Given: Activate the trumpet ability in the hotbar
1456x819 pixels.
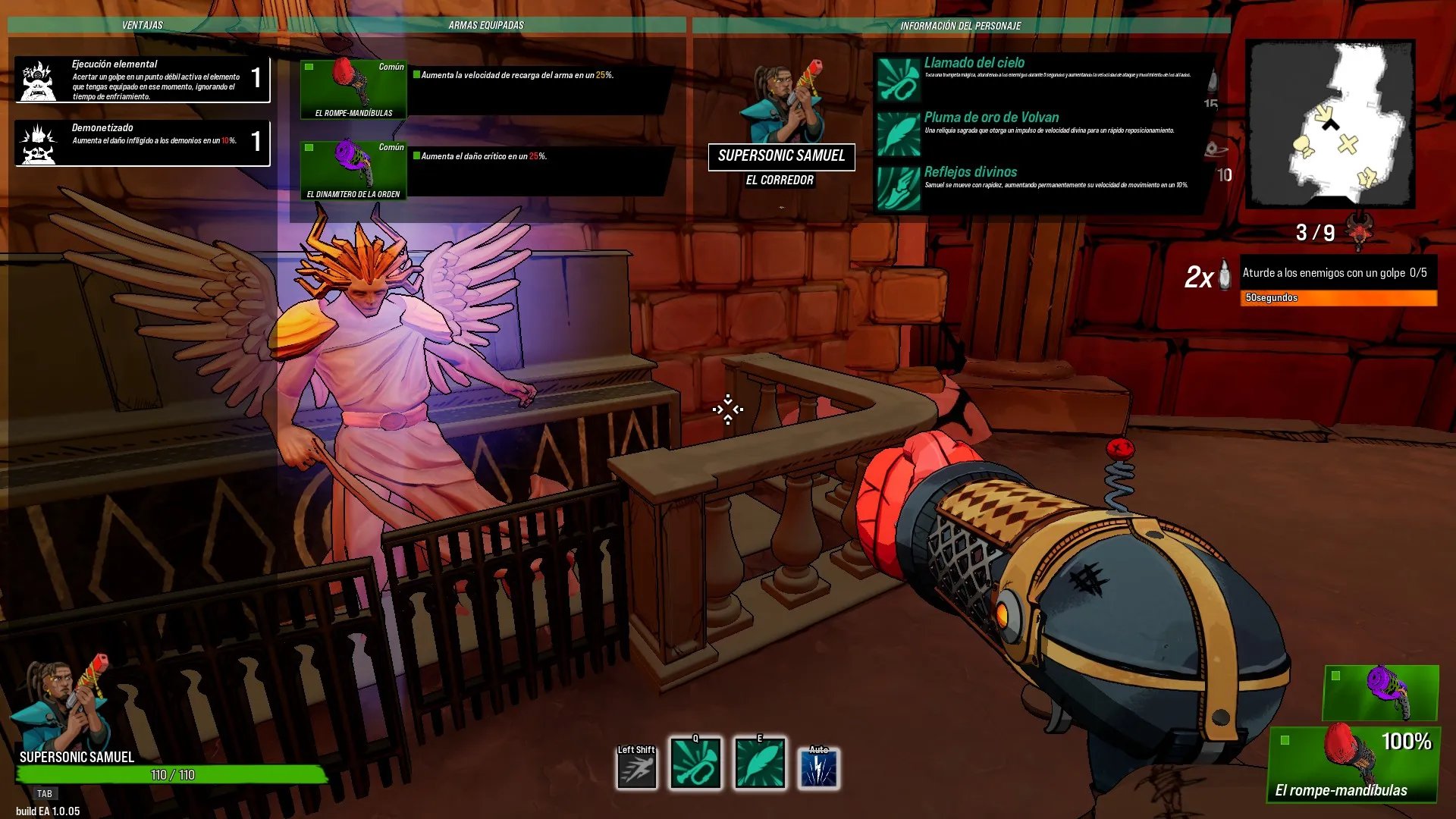Looking at the screenshot, I should pyautogui.click(x=695, y=764).
